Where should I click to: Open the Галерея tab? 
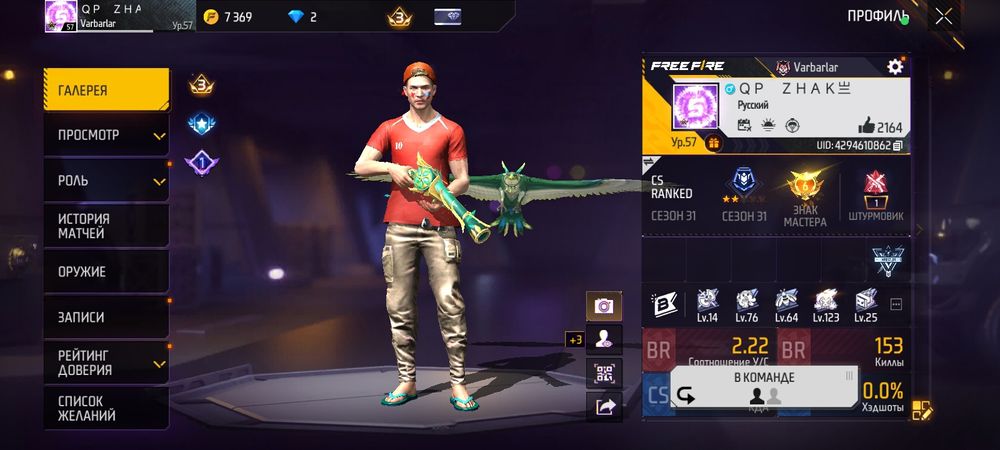(x=105, y=90)
